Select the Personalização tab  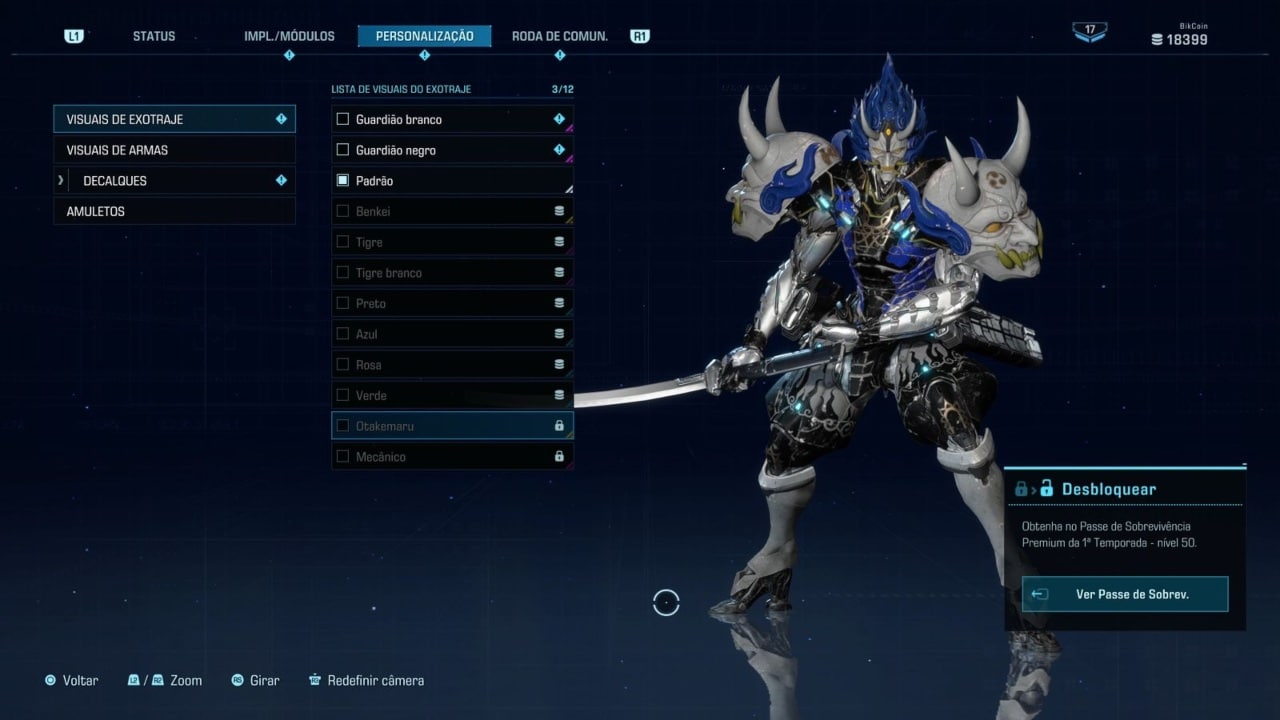pos(424,36)
